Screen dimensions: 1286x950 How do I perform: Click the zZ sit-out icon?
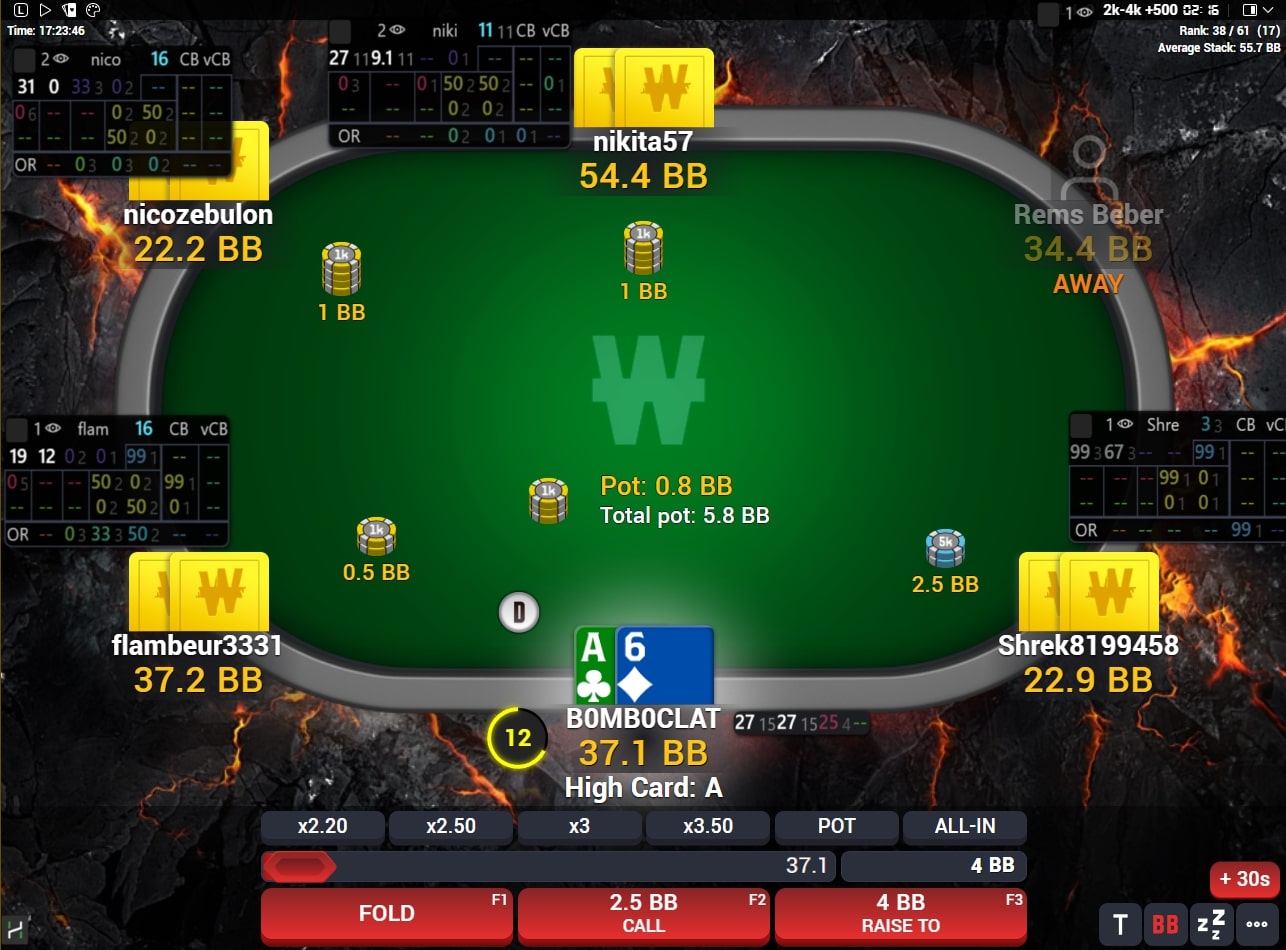1210,923
